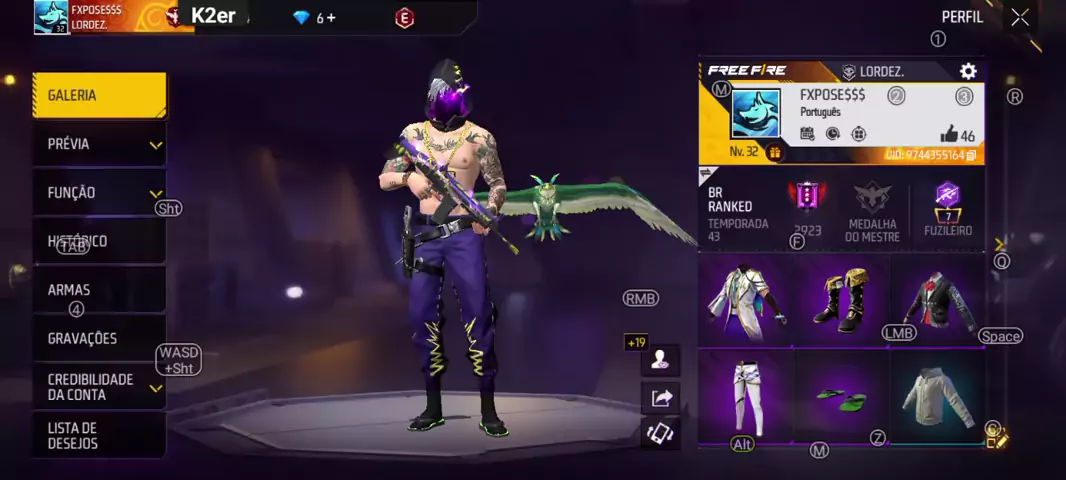Viewport: 1066px width, 480px height.
Task: Open the Armas section
Action: pos(98,290)
